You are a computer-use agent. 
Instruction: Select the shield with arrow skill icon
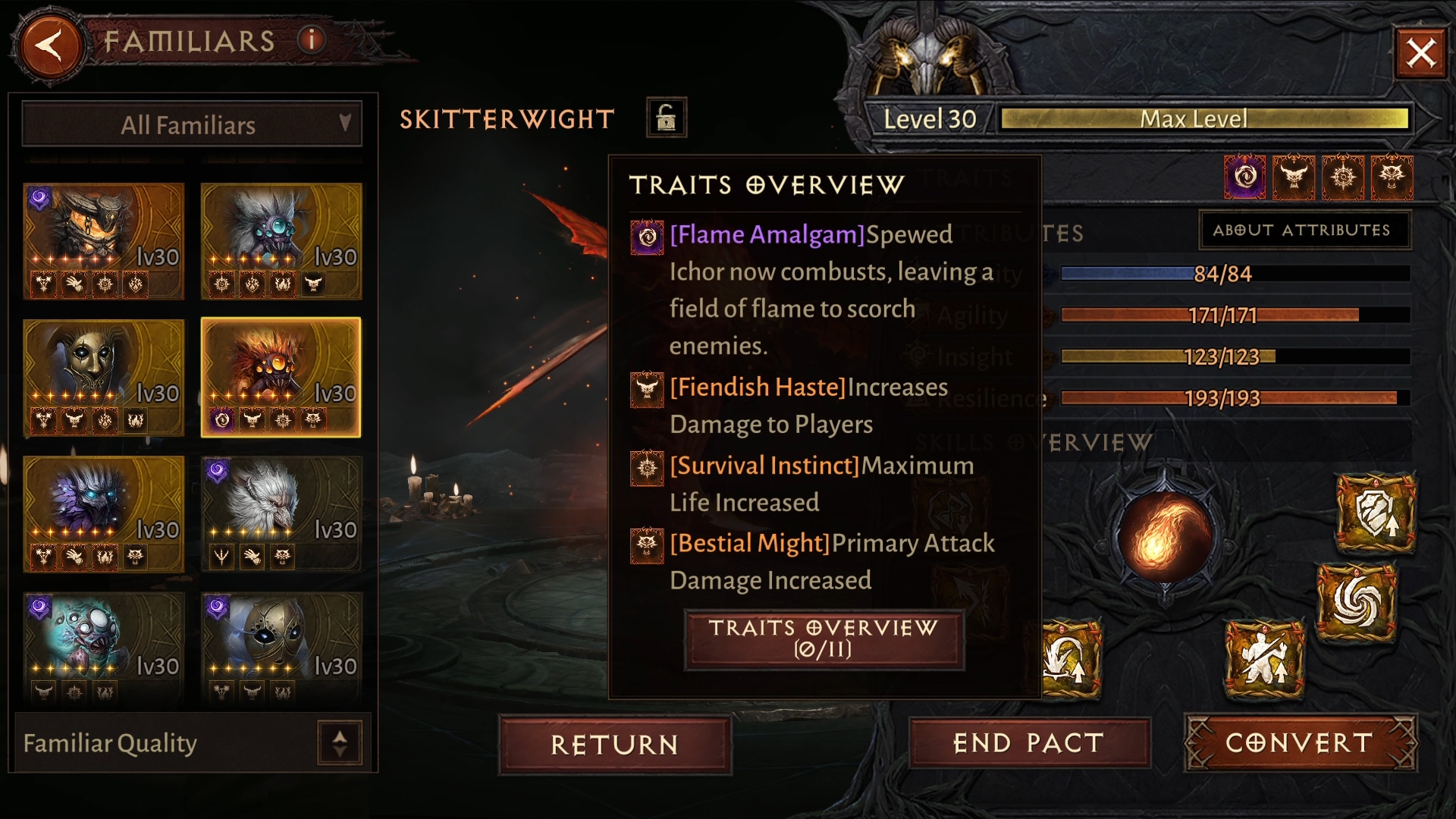coord(1376,513)
